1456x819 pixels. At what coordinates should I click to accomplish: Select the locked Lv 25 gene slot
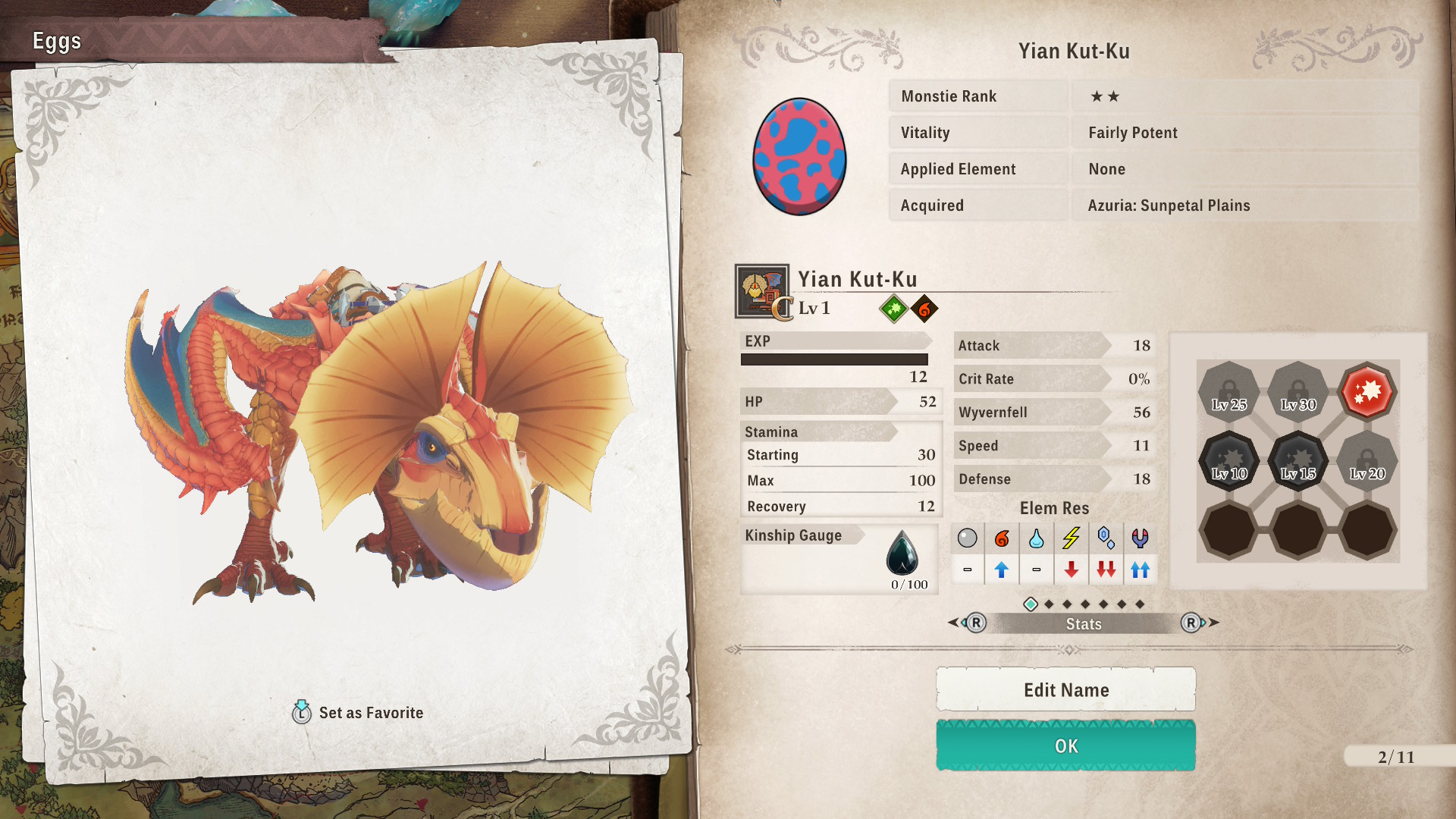pyautogui.click(x=1228, y=392)
